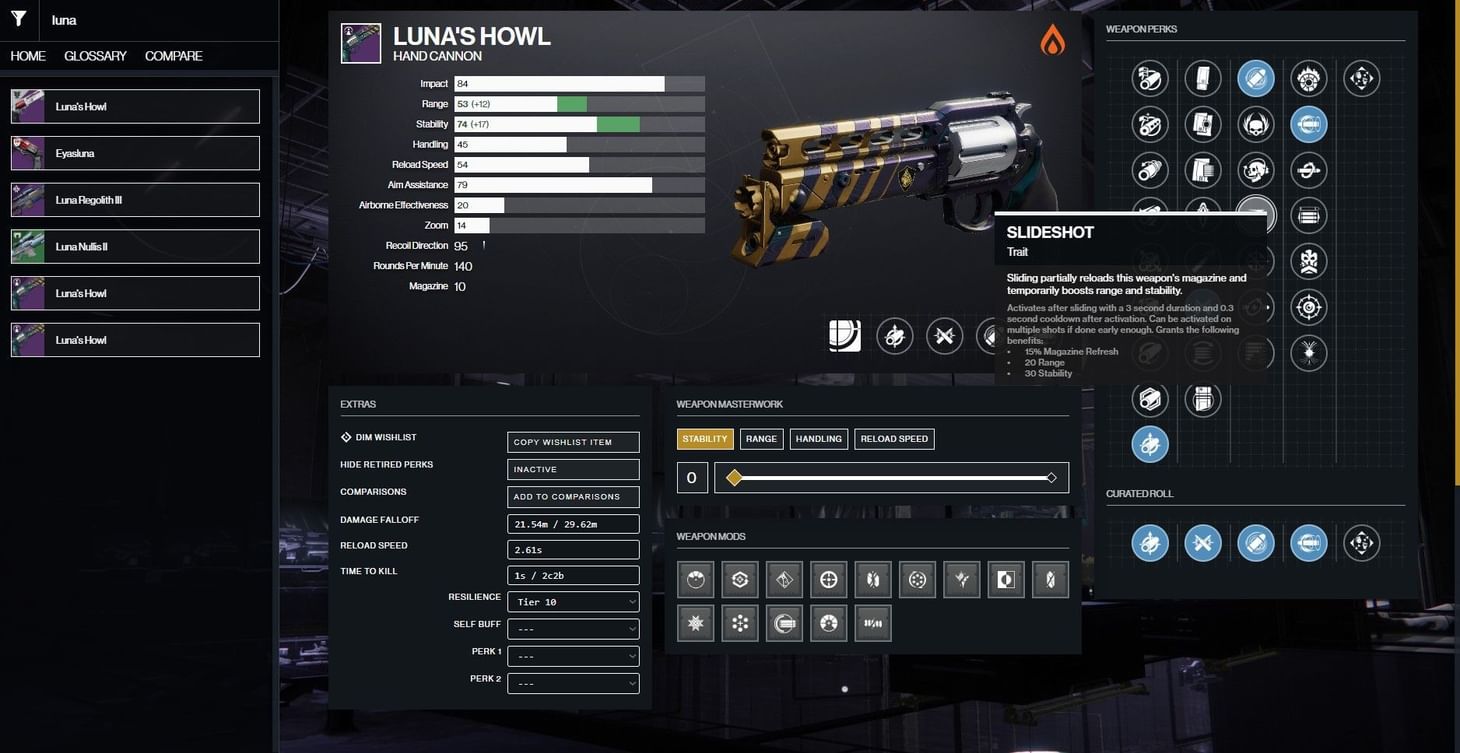Go to the Glossary page
Screen dimensions: 1460x753
[x=95, y=56]
